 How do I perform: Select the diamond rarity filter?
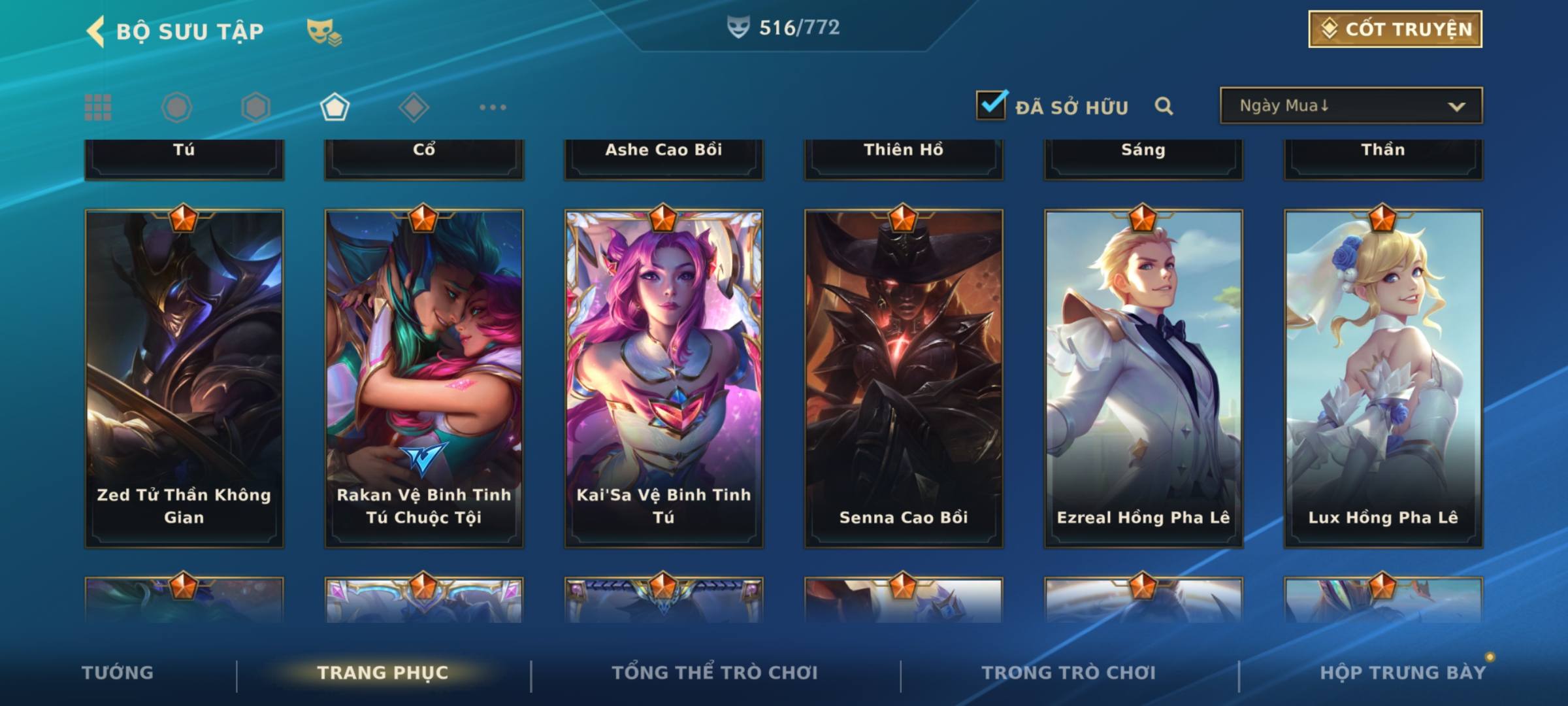[x=414, y=107]
